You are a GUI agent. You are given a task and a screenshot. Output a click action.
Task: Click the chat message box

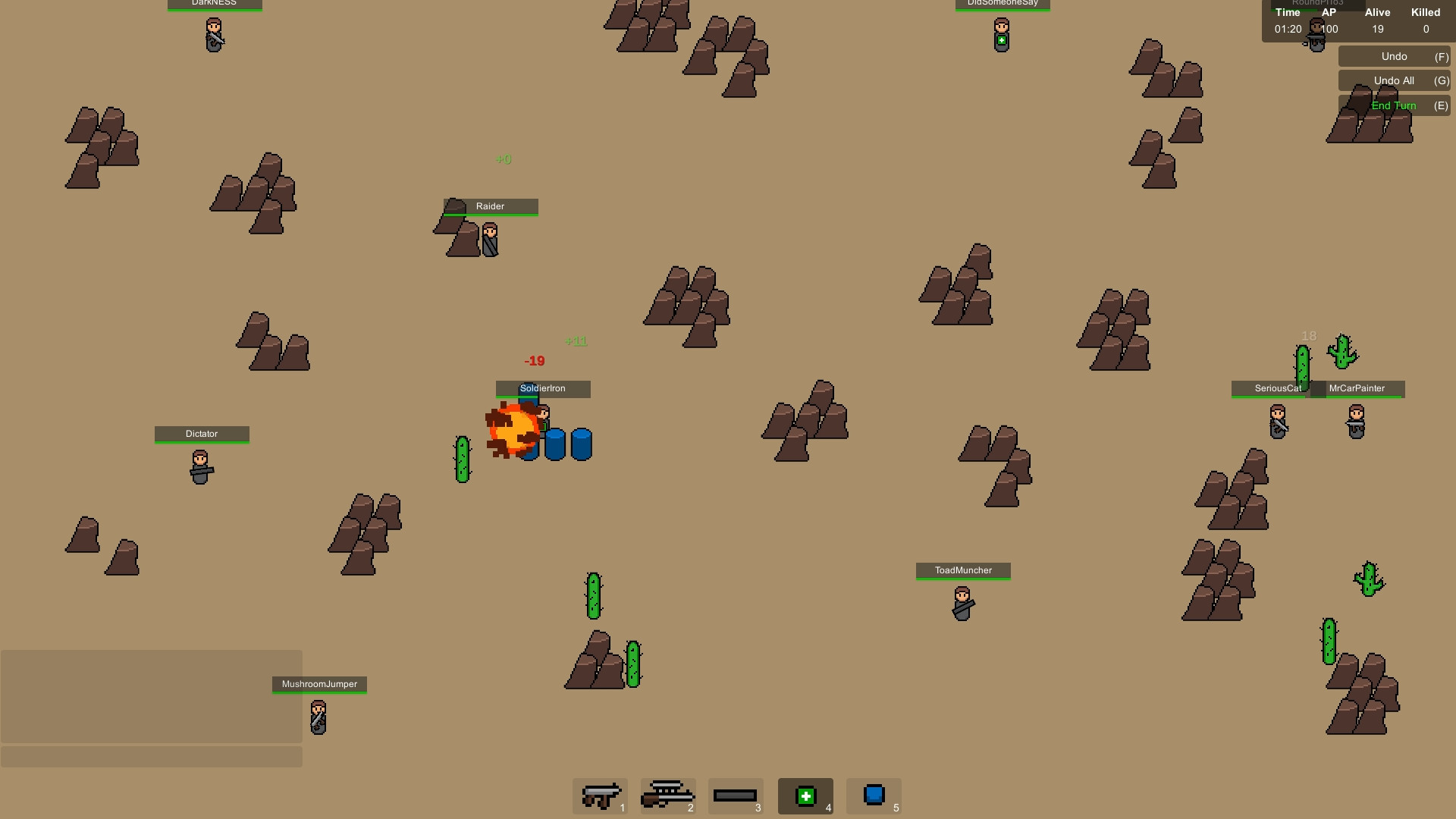tap(152, 757)
